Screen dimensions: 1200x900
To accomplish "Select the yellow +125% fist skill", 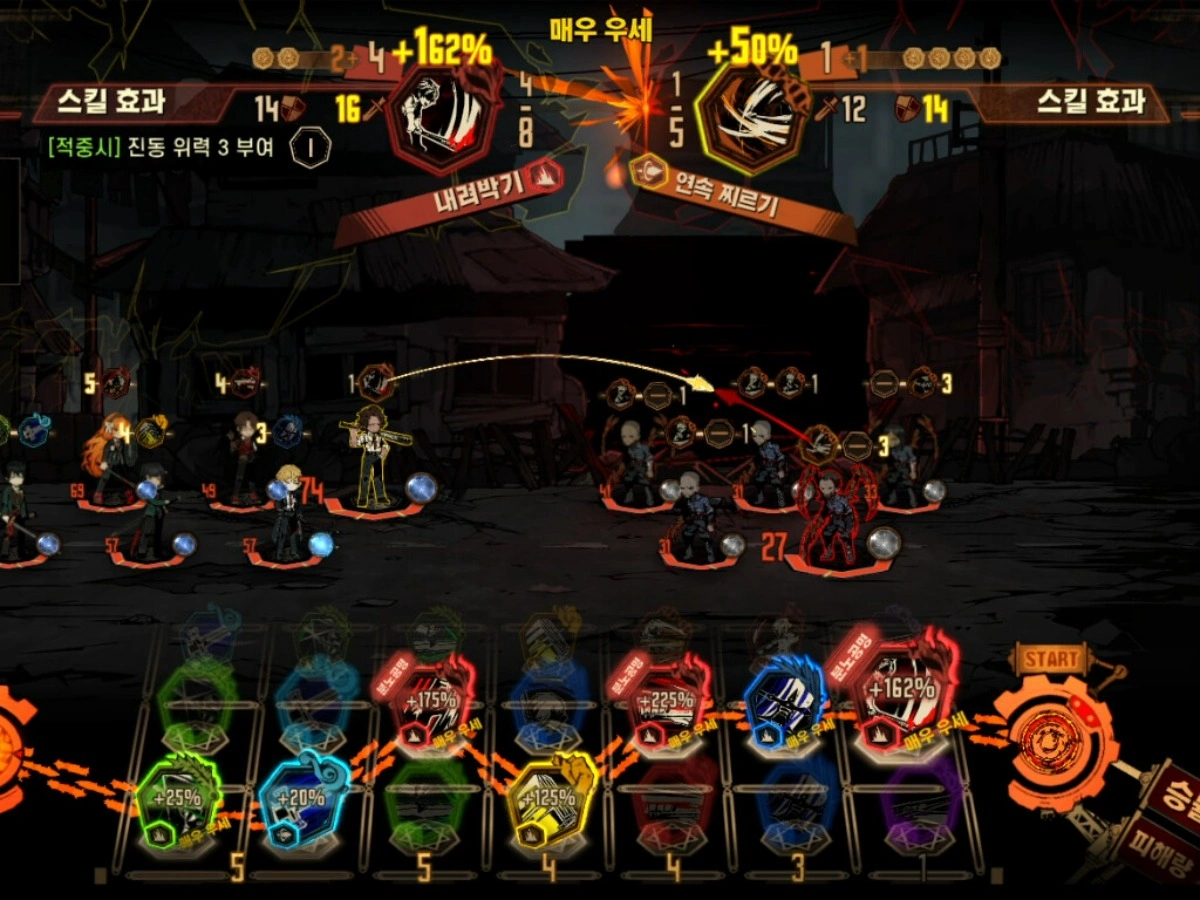I will click(x=551, y=798).
